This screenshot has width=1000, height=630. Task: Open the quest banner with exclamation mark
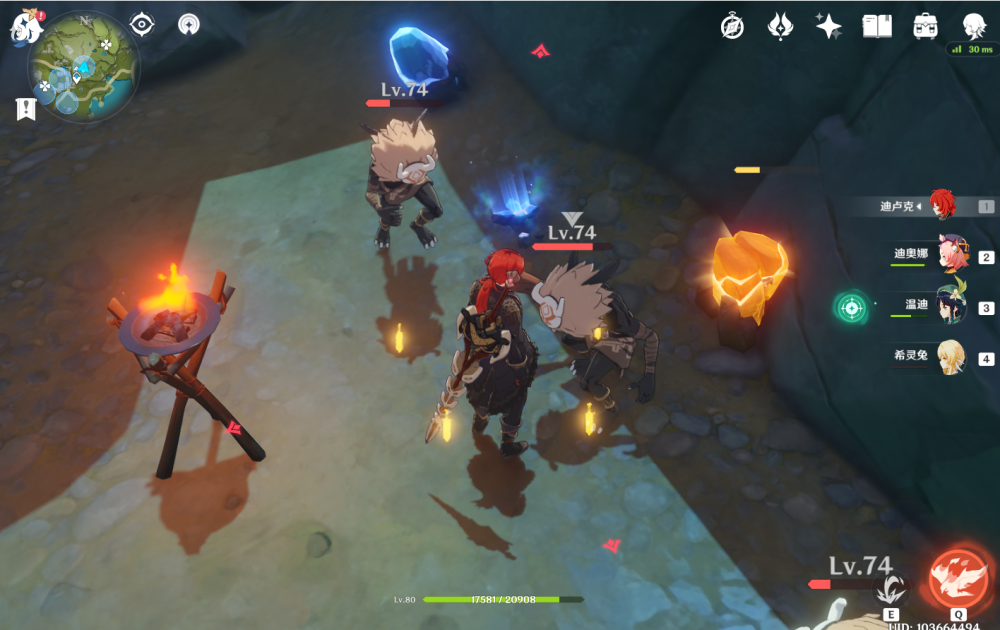tap(26, 109)
